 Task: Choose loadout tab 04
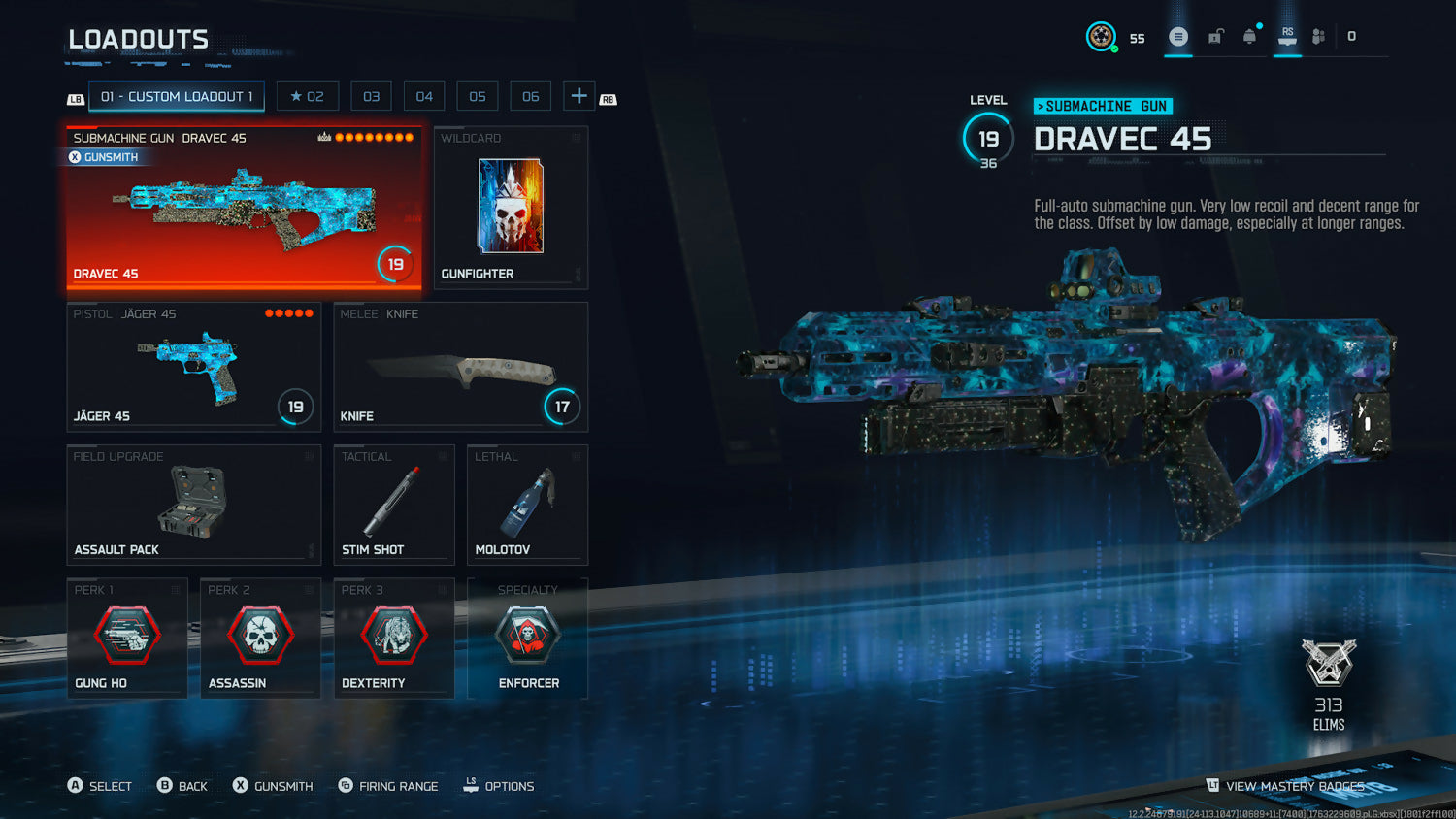[424, 96]
